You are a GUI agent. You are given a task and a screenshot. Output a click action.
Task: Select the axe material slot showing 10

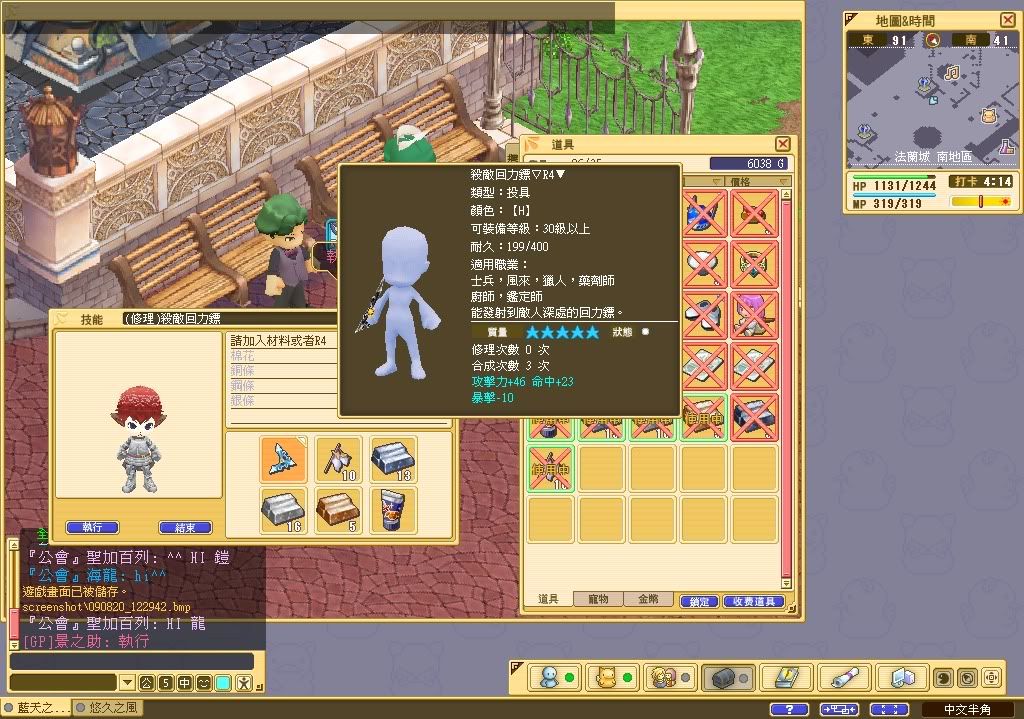point(338,460)
